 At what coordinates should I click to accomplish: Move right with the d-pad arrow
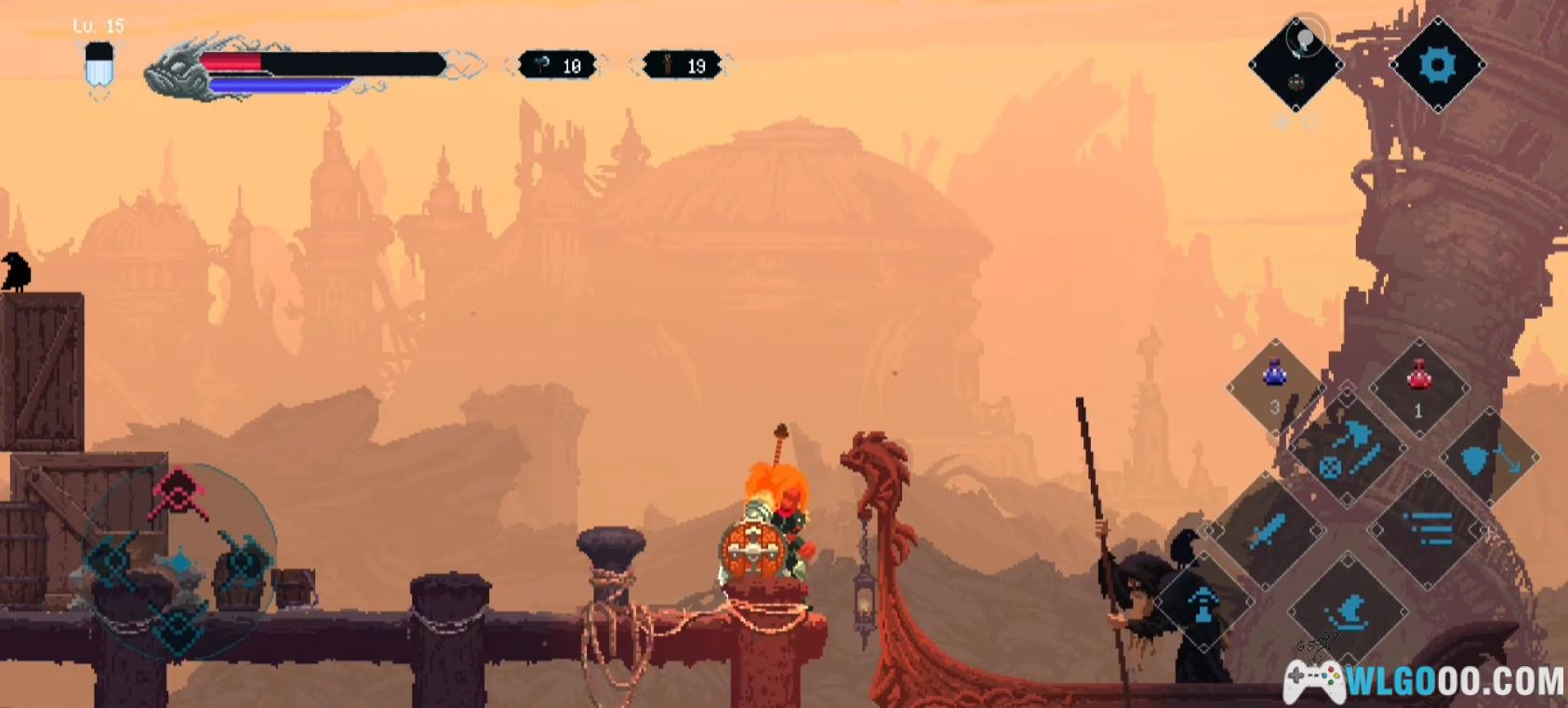[246, 560]
